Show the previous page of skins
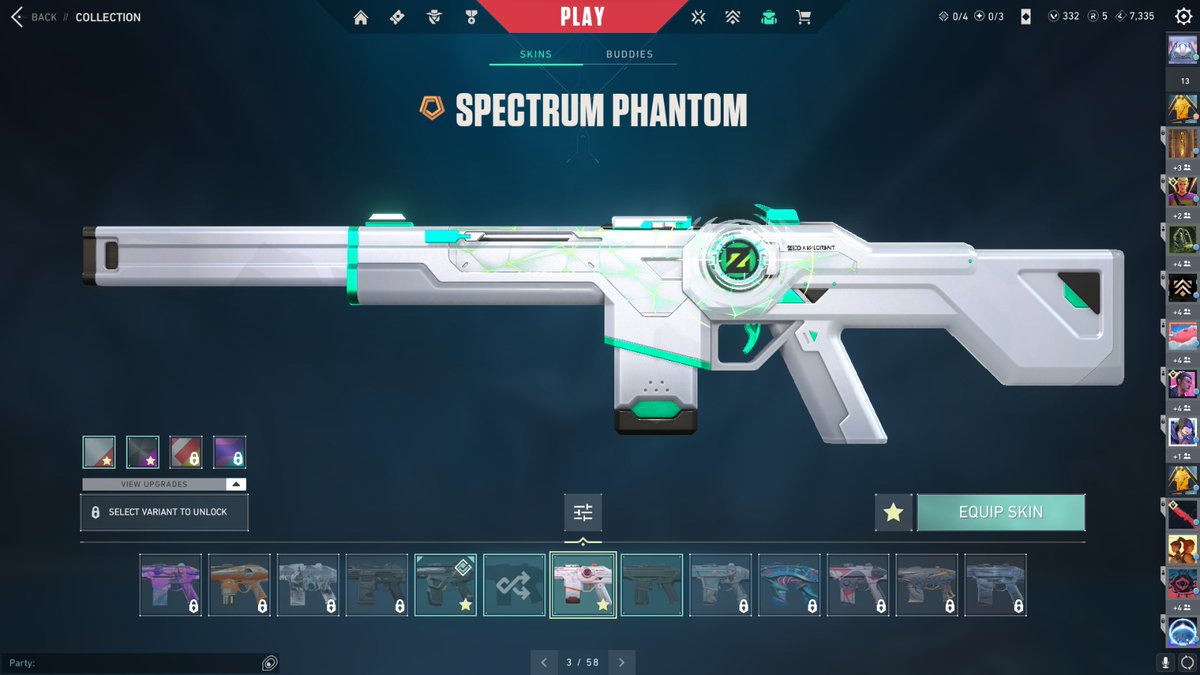The image size is (1200, 675). 544,662
